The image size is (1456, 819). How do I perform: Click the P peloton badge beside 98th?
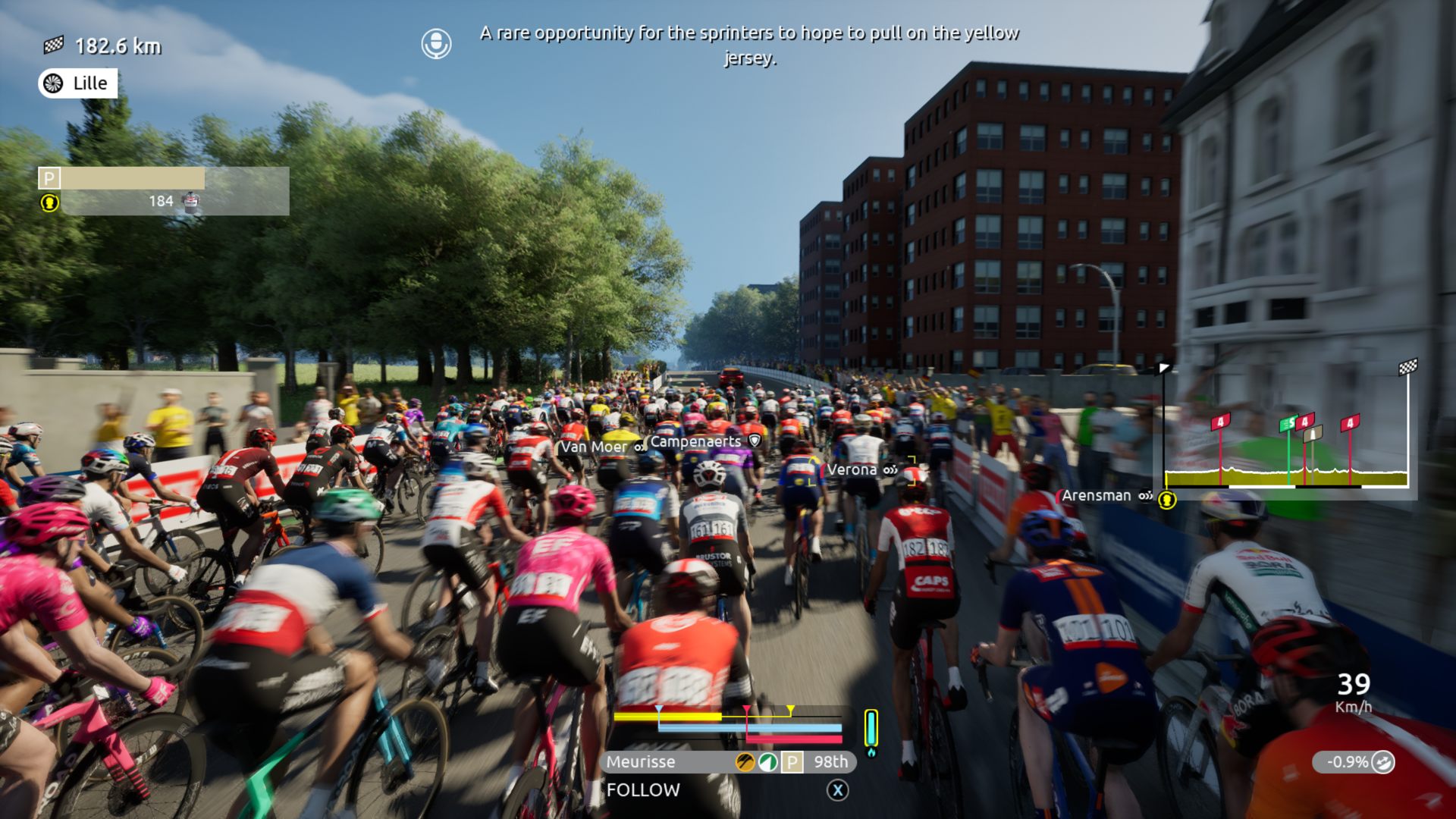click(x=792, y=762)
